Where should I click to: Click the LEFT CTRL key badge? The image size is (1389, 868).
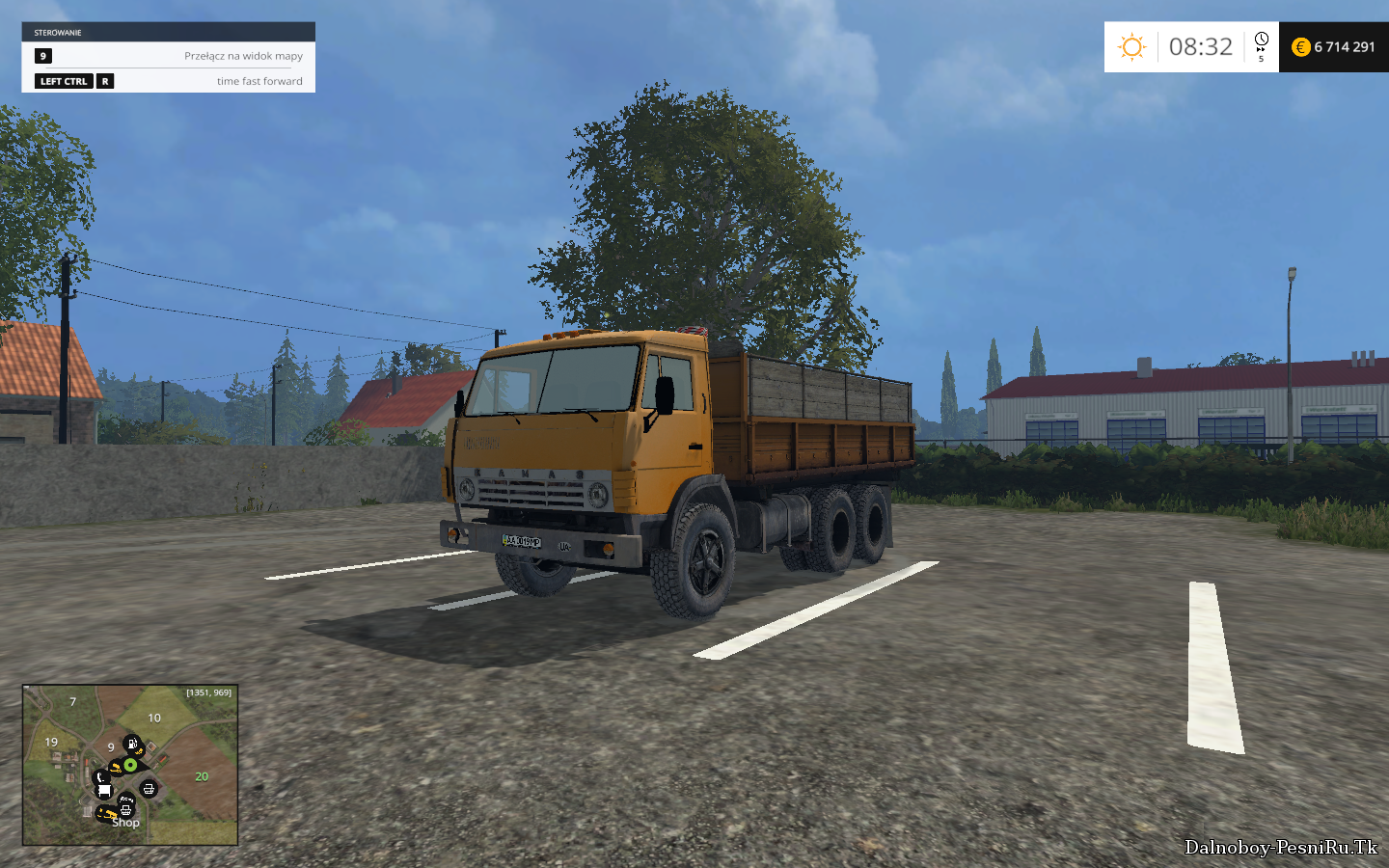64,81
